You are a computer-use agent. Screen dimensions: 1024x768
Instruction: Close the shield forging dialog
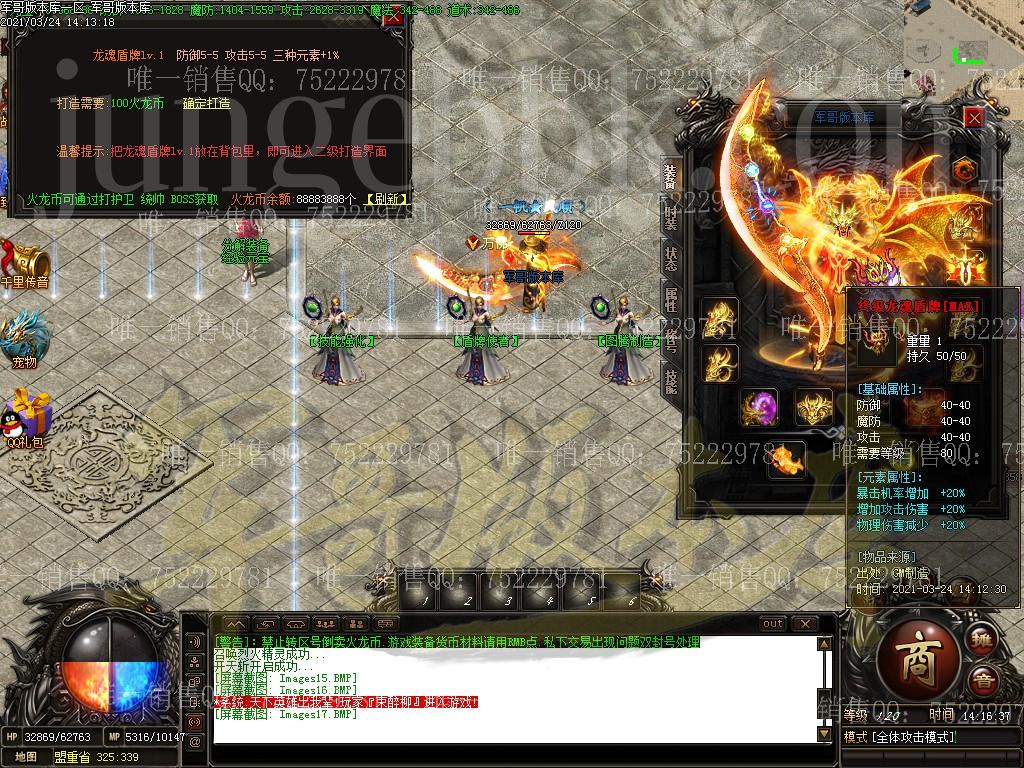(393, 17)
